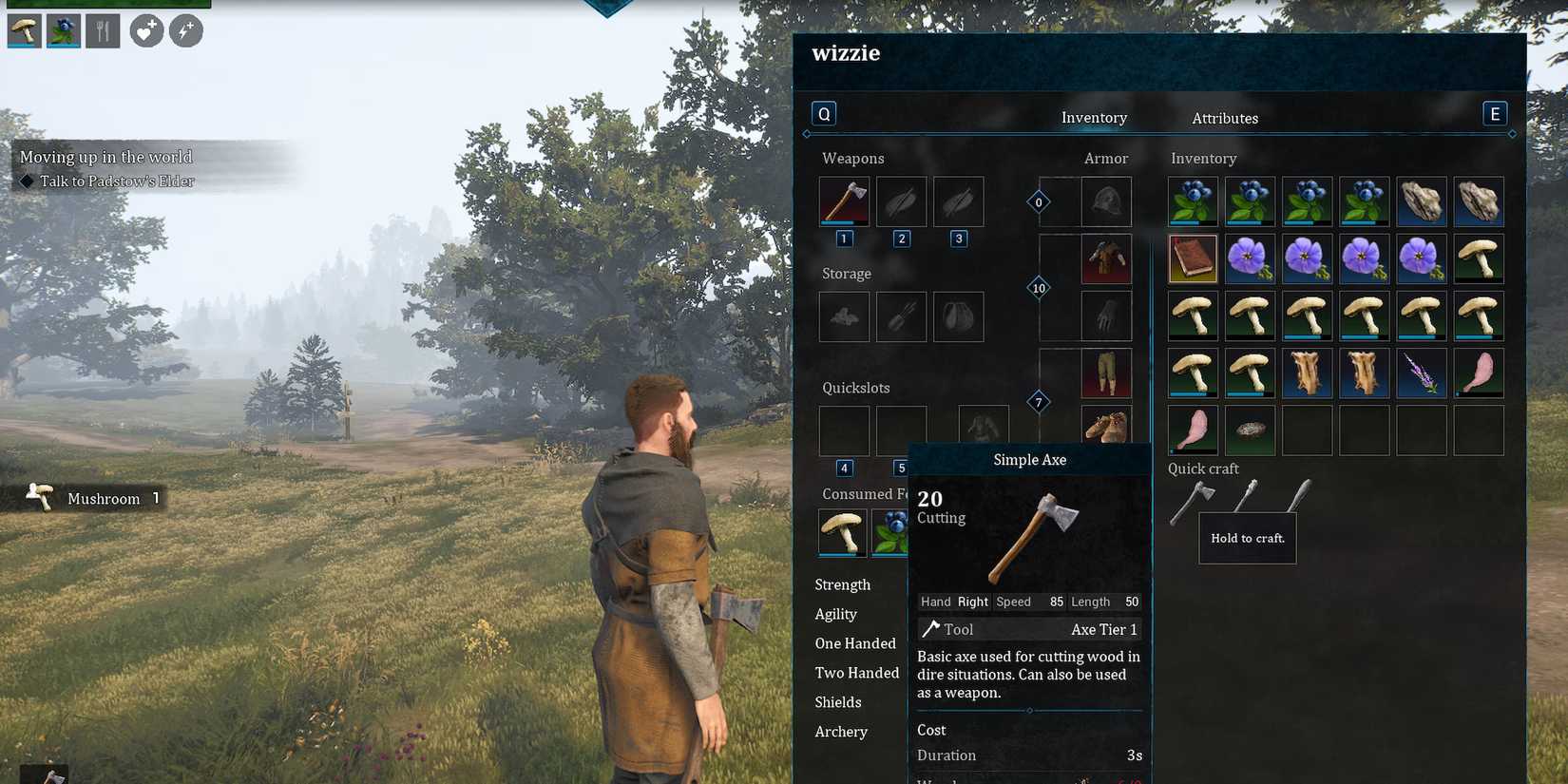The height and width of the screenshot is (784, 1568).
Task: Select the red book in the inventory grid
Action: point(1193,258)
